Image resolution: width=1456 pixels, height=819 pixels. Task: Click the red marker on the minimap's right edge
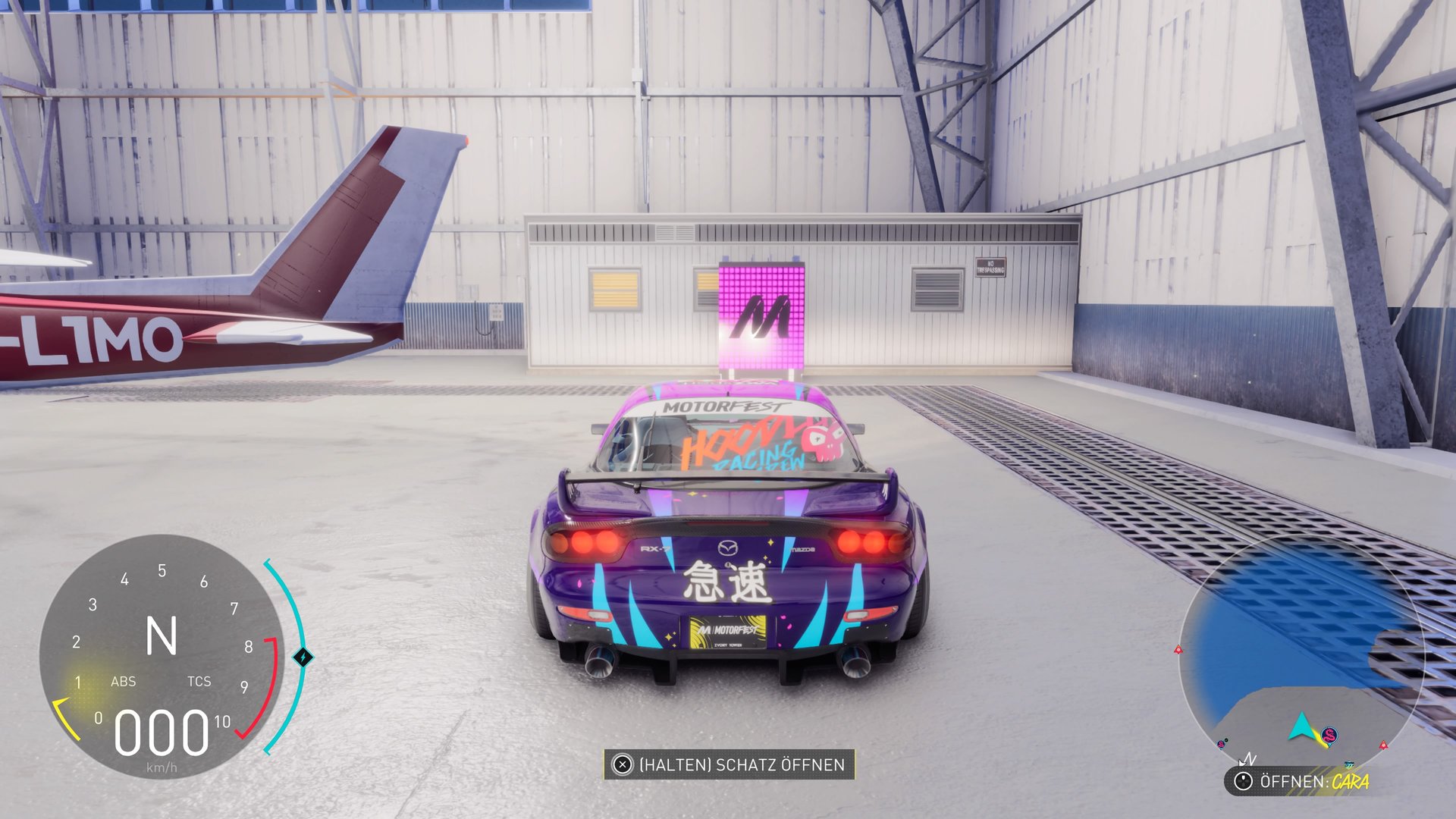1383,745
